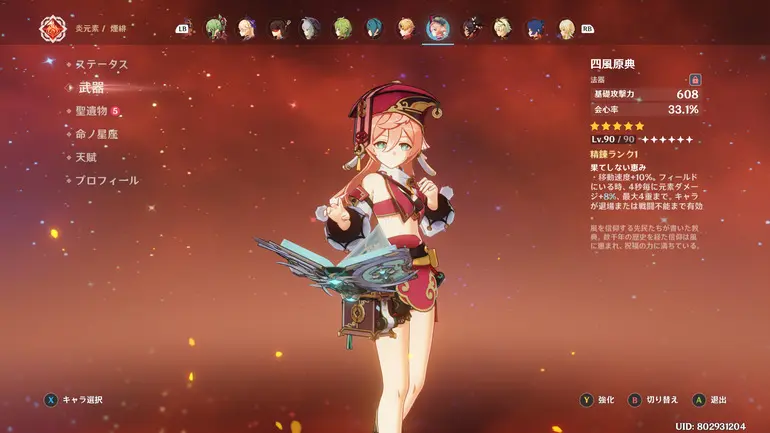Screen dimensions: 770x433
Task: Pick the blue-haired character portrait
Action: tap(535, 28)
